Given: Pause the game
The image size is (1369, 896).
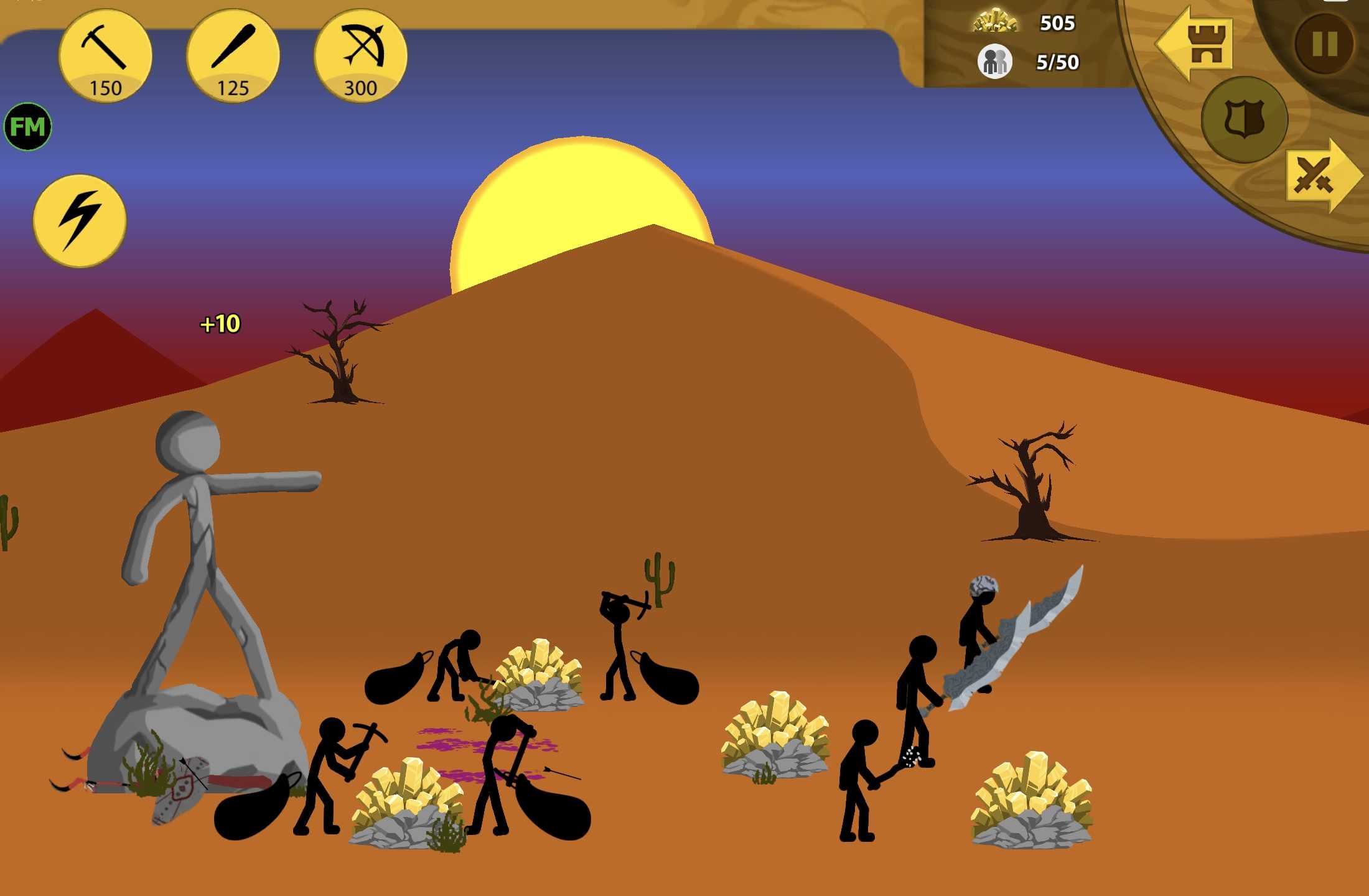Looking at the screenshot, I should (1324, 44).
